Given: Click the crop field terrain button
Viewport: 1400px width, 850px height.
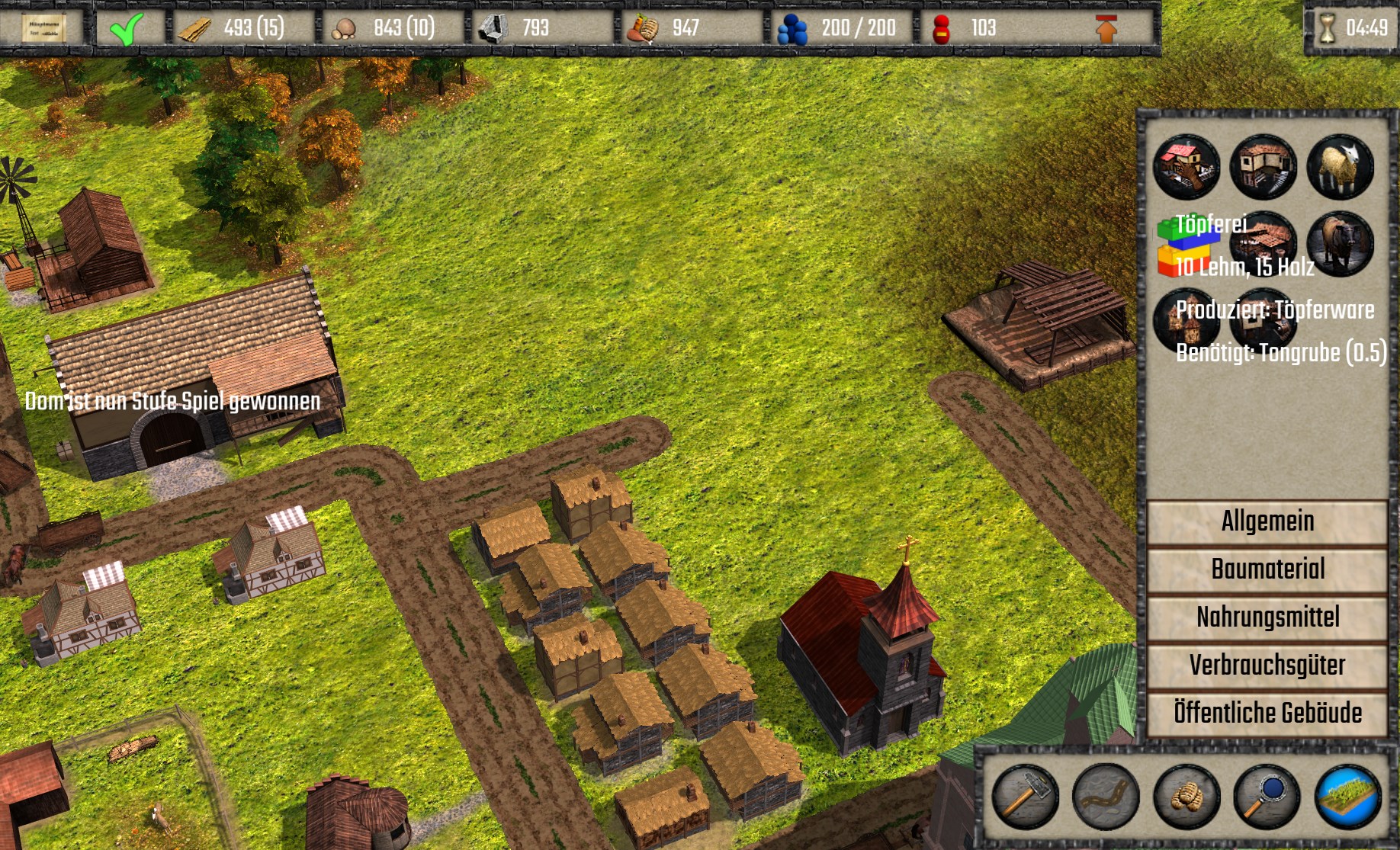Looking at the screenshot, I should pos(1347,797).
